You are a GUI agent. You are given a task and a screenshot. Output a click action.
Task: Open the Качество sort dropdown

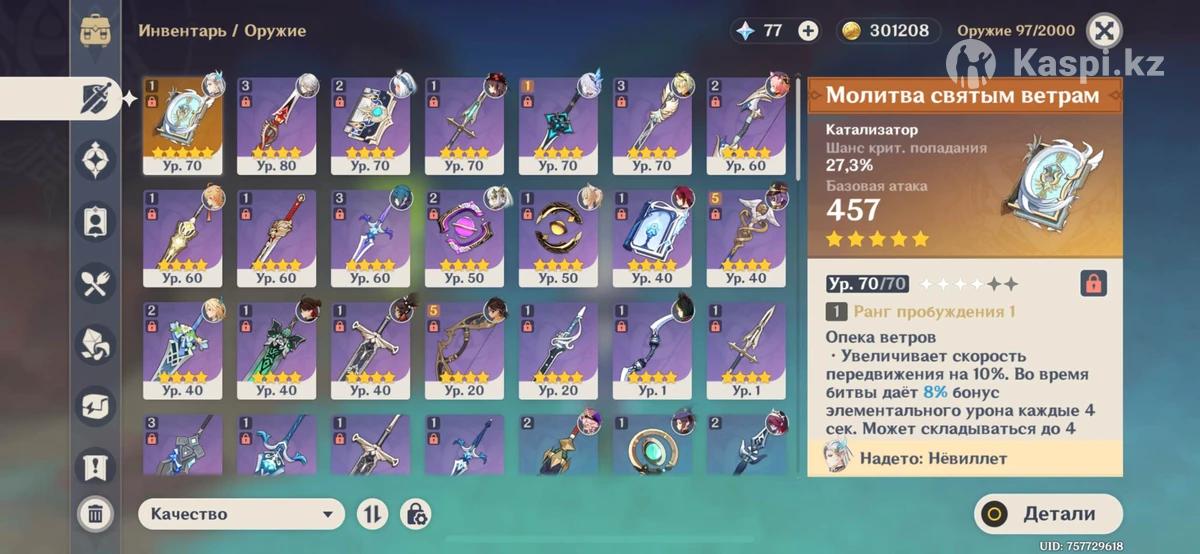(x=242, y=514)
